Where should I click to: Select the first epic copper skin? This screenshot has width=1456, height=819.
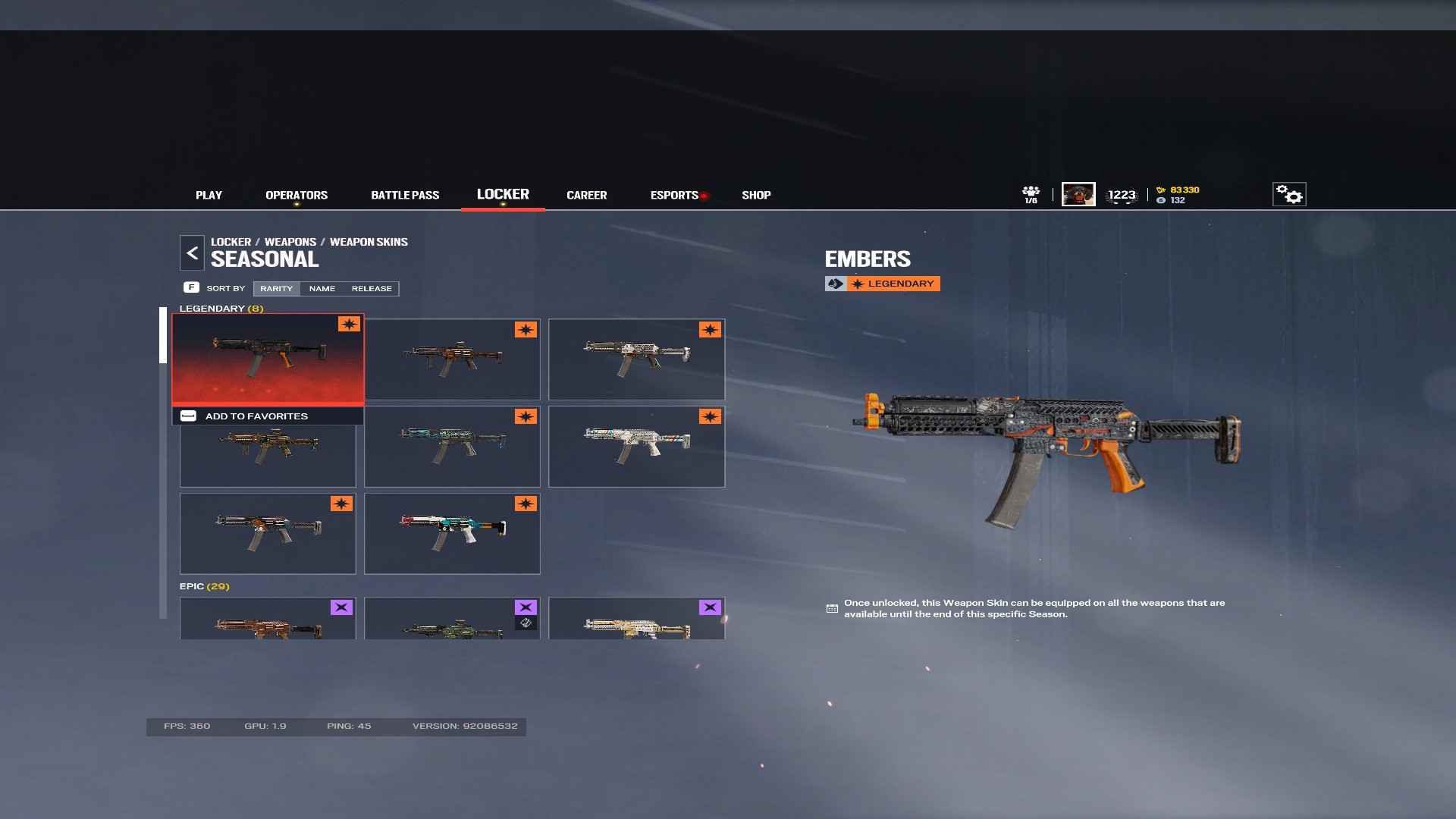[x=268, y=619]
